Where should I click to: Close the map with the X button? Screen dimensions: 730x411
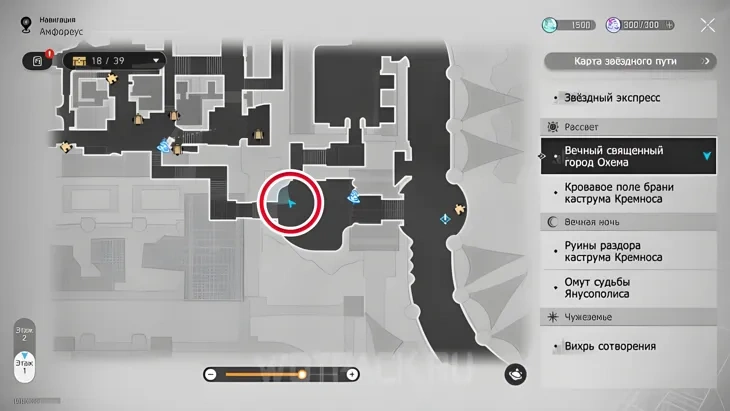[x=707, y=26]
